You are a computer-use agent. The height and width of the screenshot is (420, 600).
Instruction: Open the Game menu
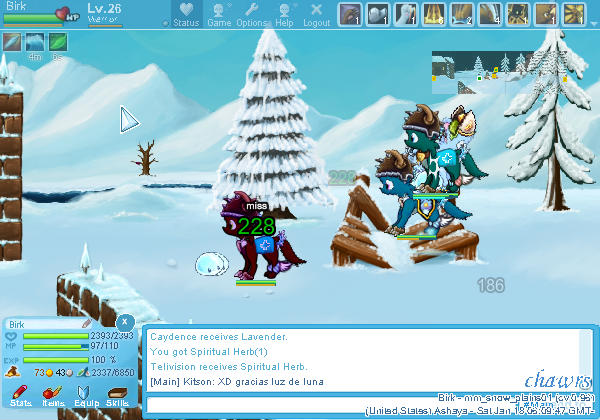pos(219,14)
